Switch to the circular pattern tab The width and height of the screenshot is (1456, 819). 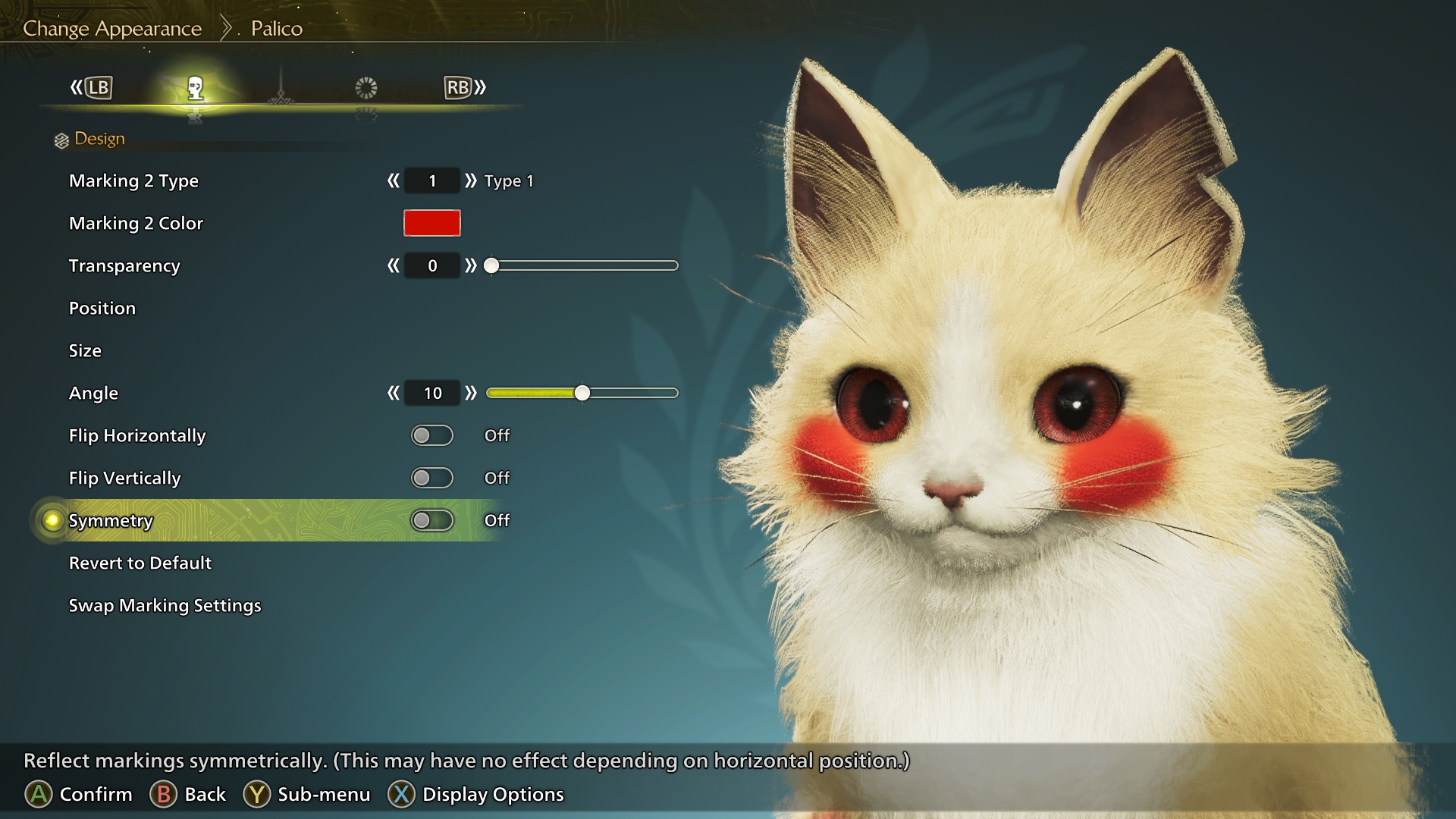click(x=366, y=88)
